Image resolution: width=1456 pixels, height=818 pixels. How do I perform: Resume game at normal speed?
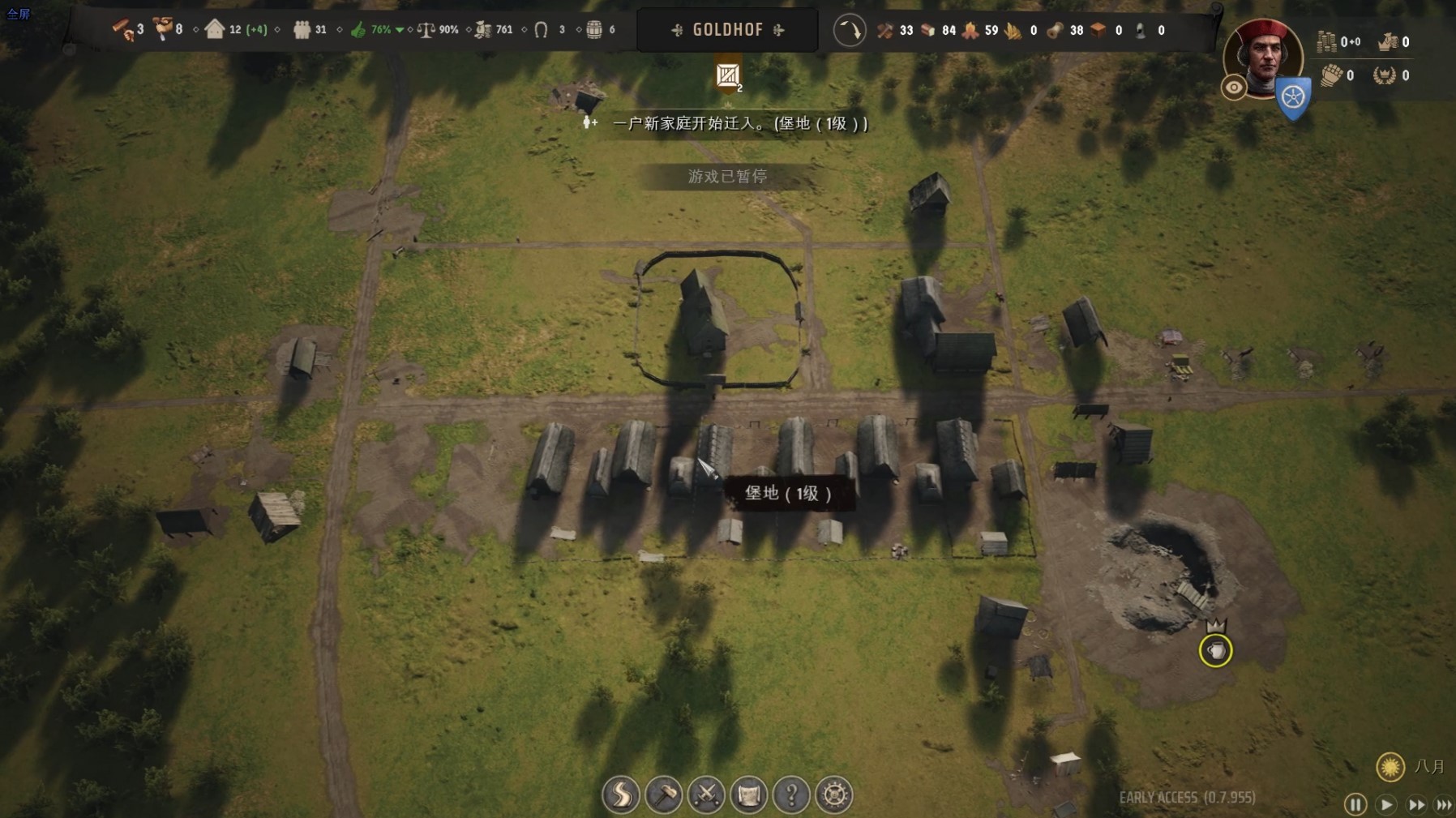1386,804
